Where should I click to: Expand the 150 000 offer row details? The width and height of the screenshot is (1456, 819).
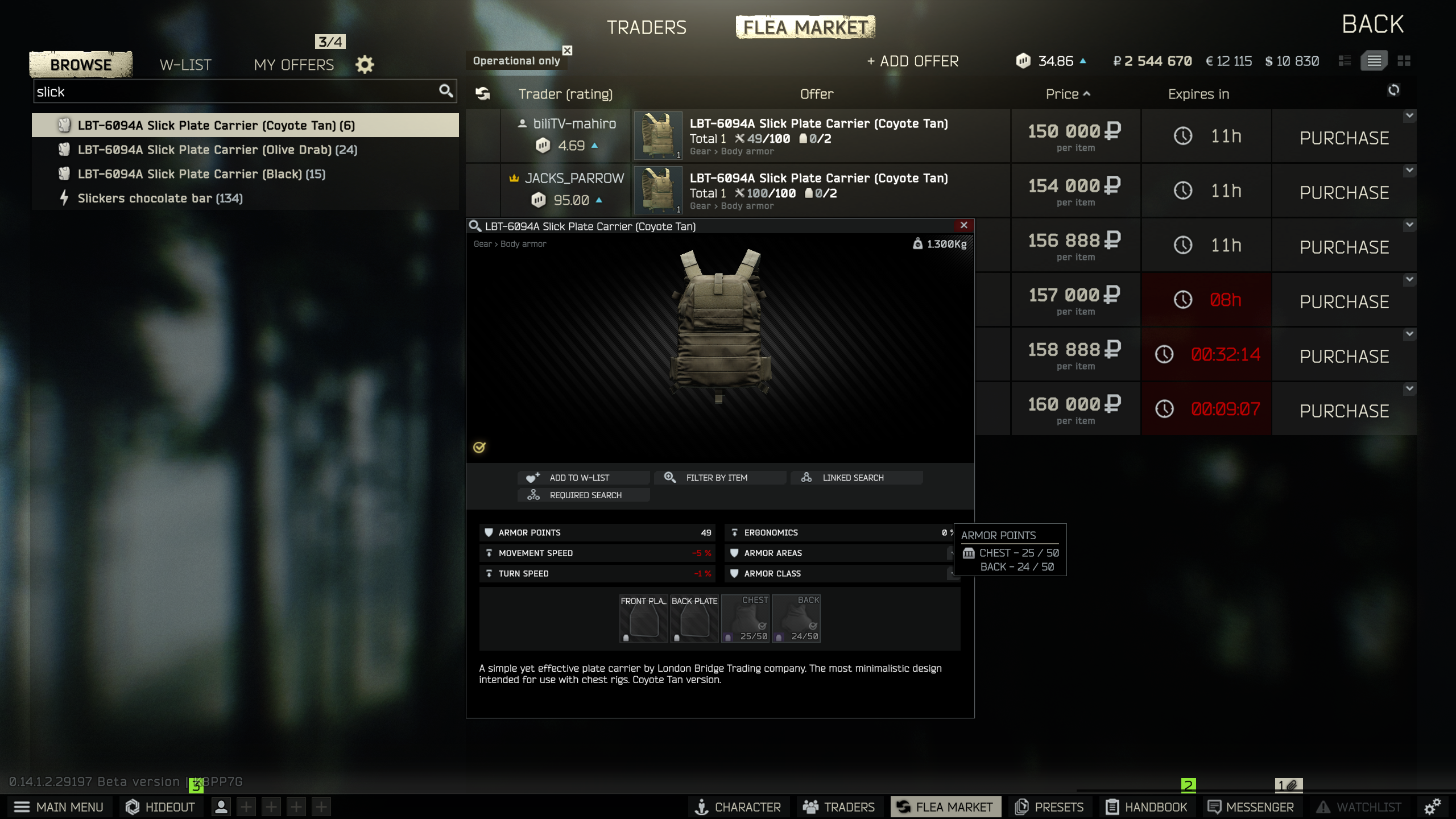click(1410, 115)
